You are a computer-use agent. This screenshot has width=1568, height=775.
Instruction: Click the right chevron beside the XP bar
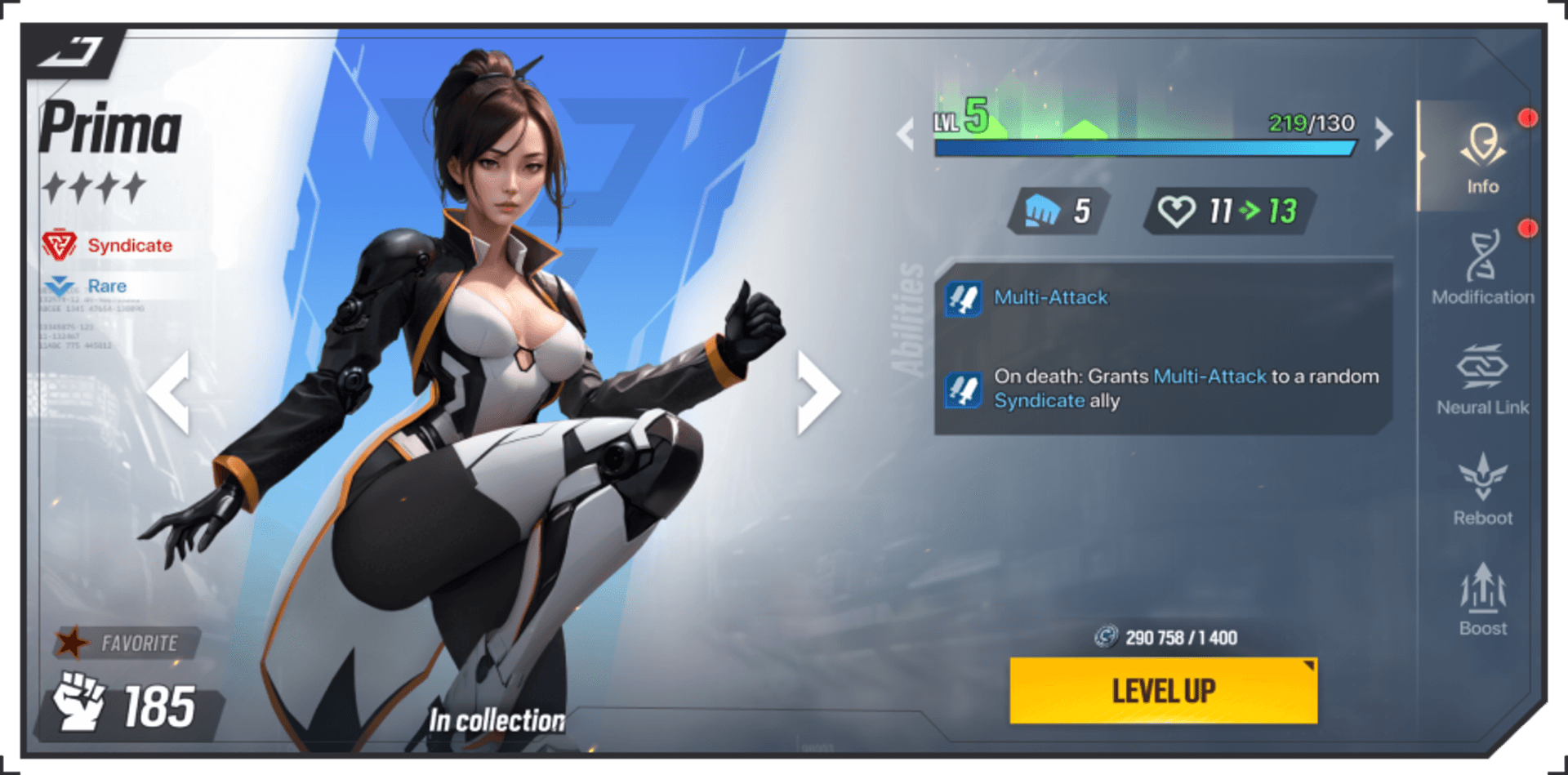pos(1382,135)
